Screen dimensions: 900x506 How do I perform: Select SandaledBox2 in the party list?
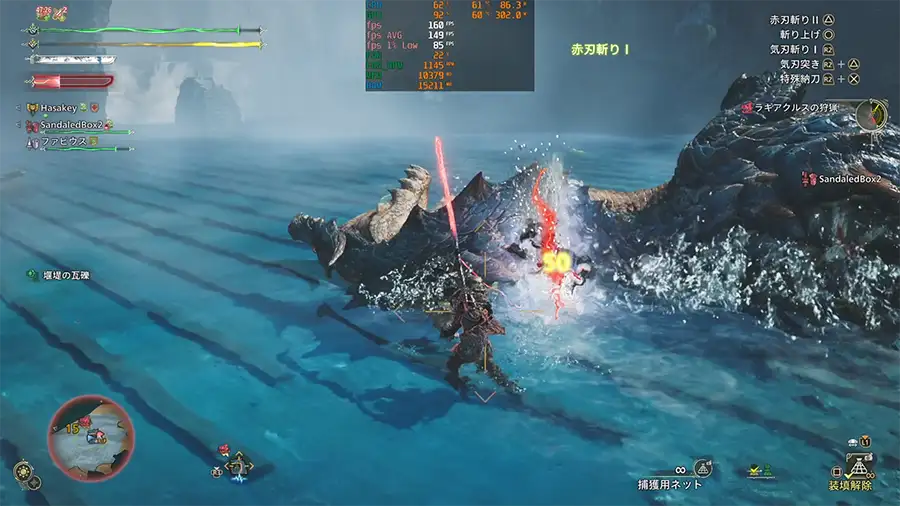(x=70, y=126)
